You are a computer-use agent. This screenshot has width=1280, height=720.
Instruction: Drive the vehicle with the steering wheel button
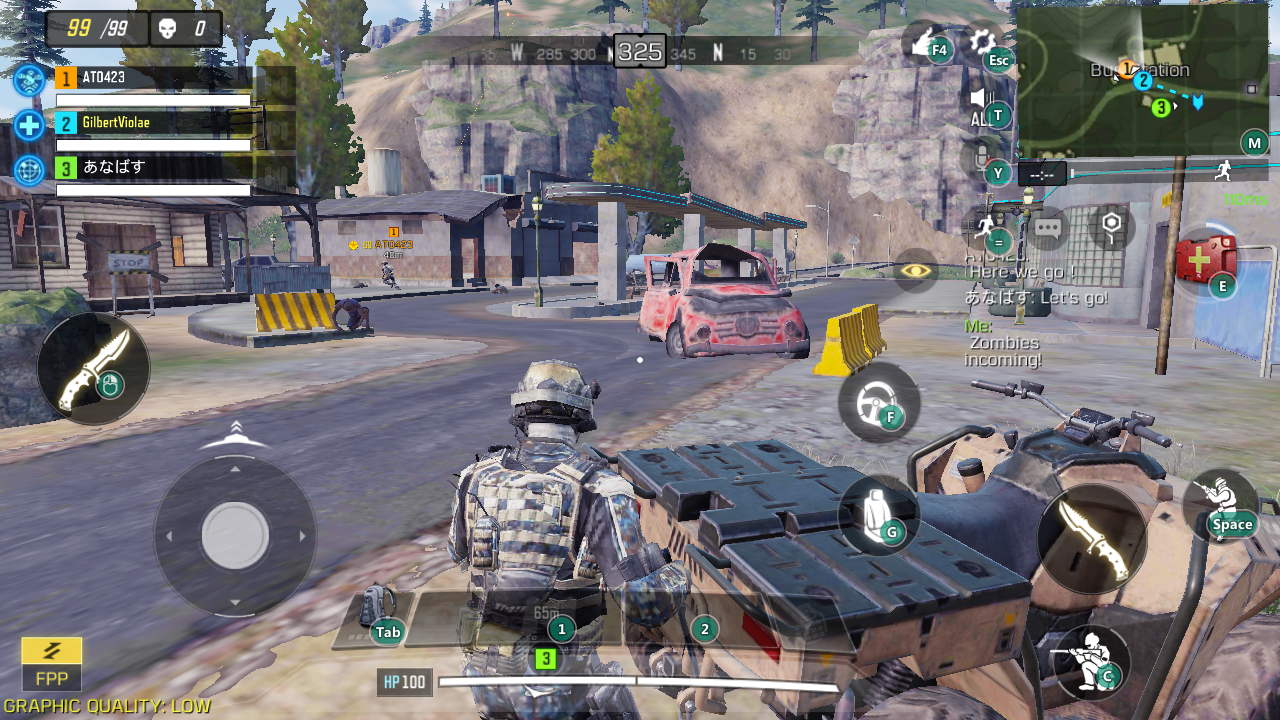[x=878, y=402]
